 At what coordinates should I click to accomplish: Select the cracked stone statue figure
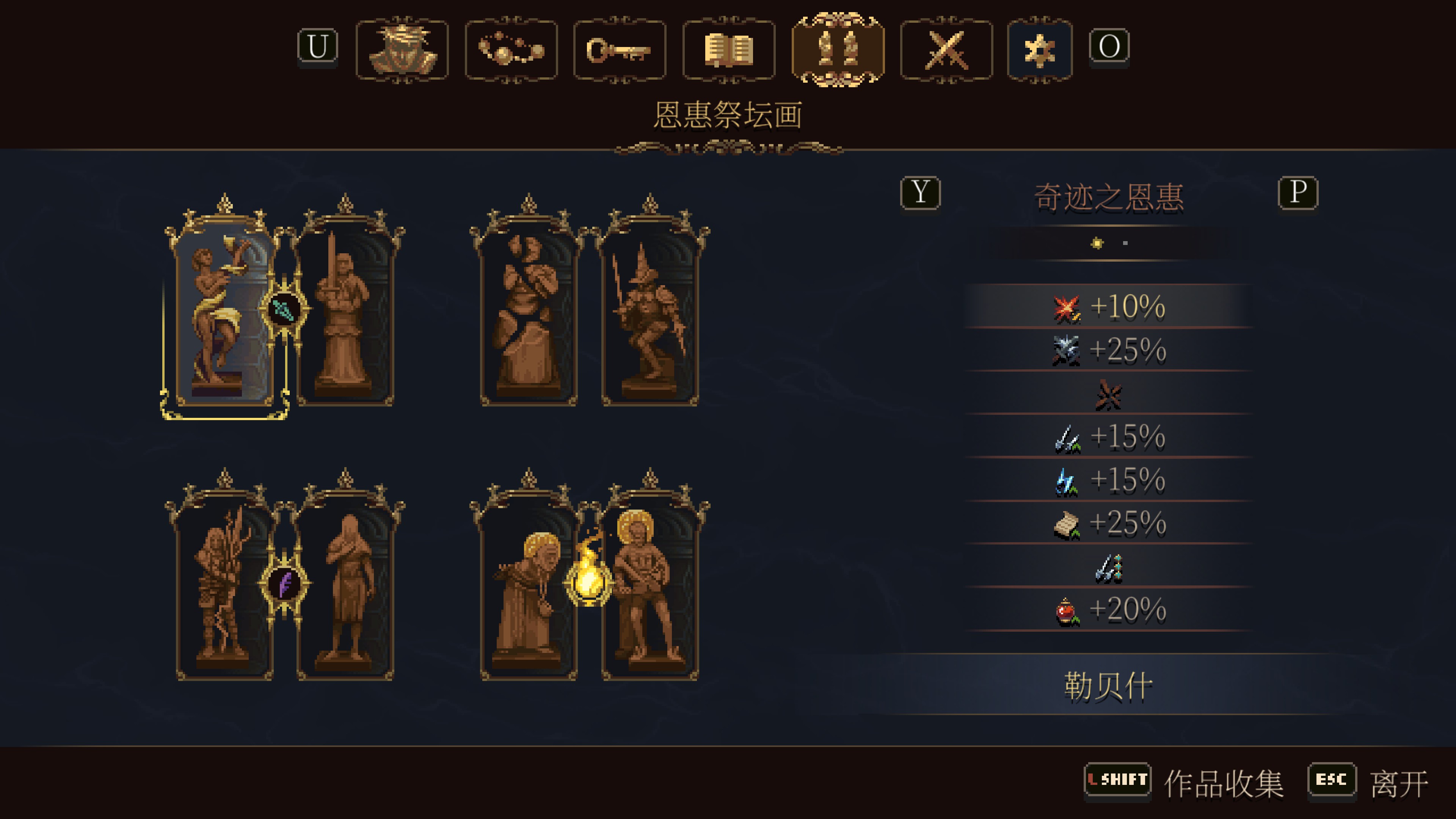point(529,317)
